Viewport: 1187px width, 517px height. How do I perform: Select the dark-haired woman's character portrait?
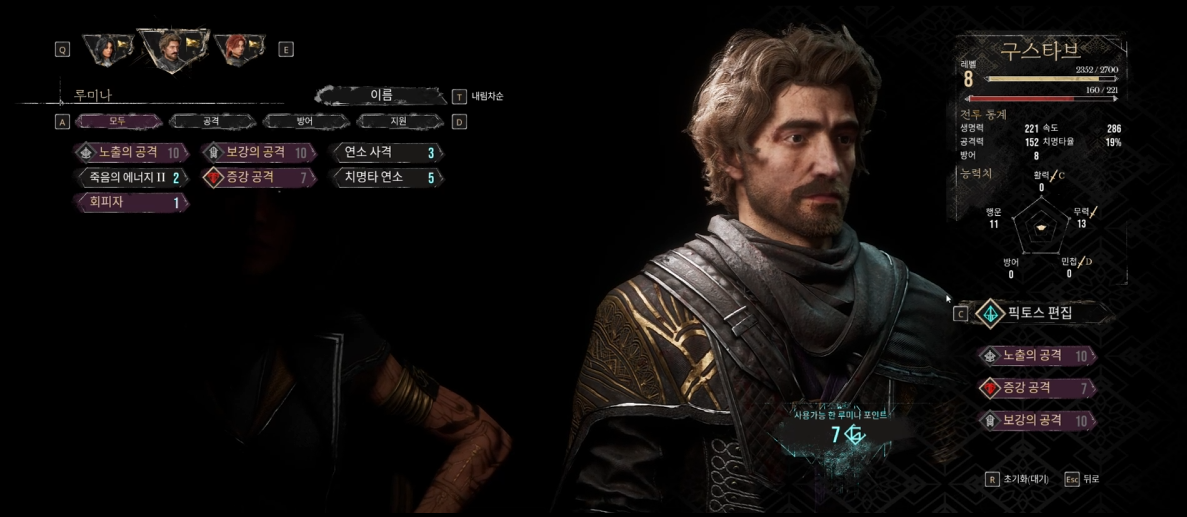[109, 48]
